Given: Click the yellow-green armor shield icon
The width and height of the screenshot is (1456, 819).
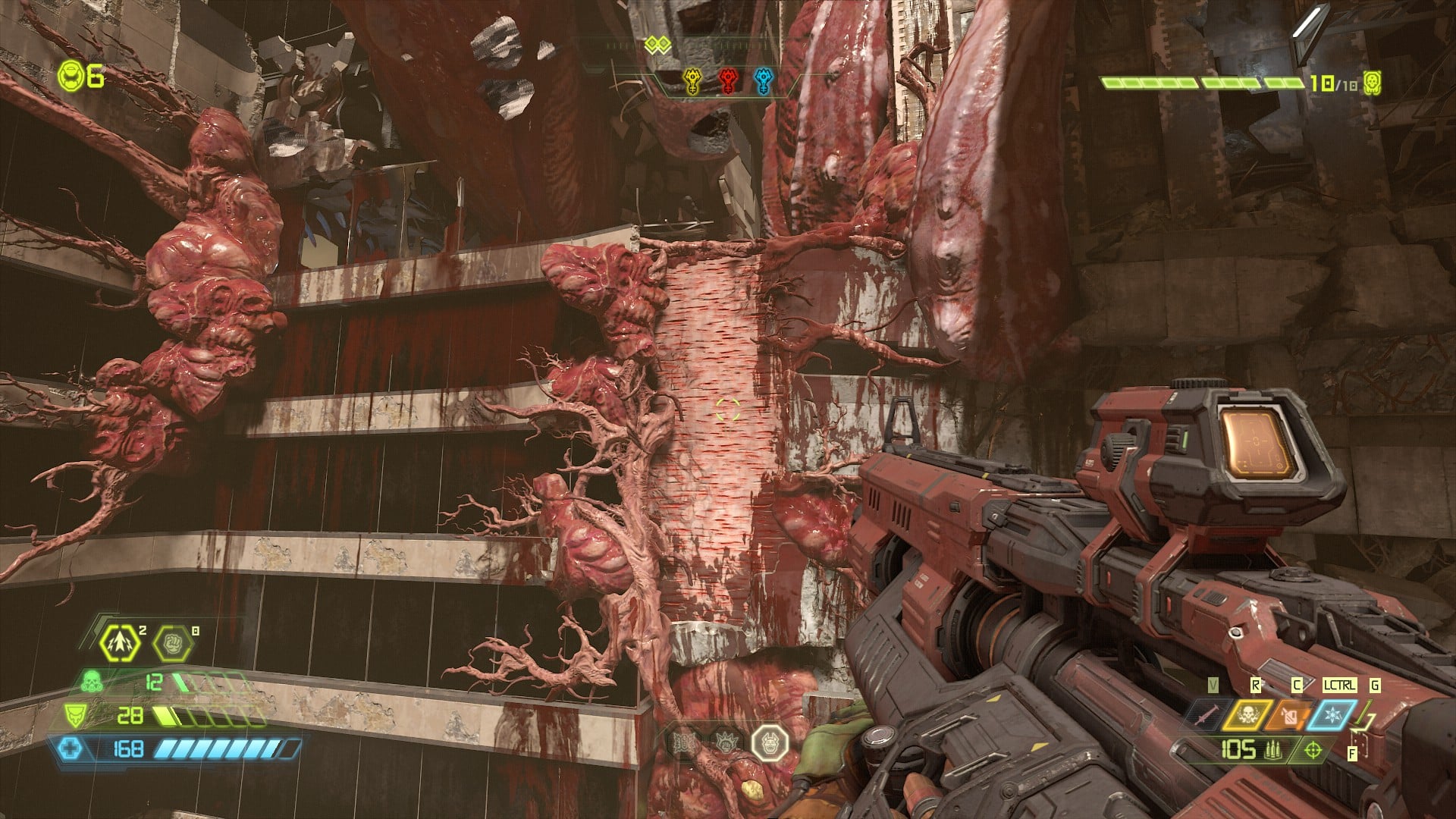Looking at the screenshot, I should (x=74, y=715).
